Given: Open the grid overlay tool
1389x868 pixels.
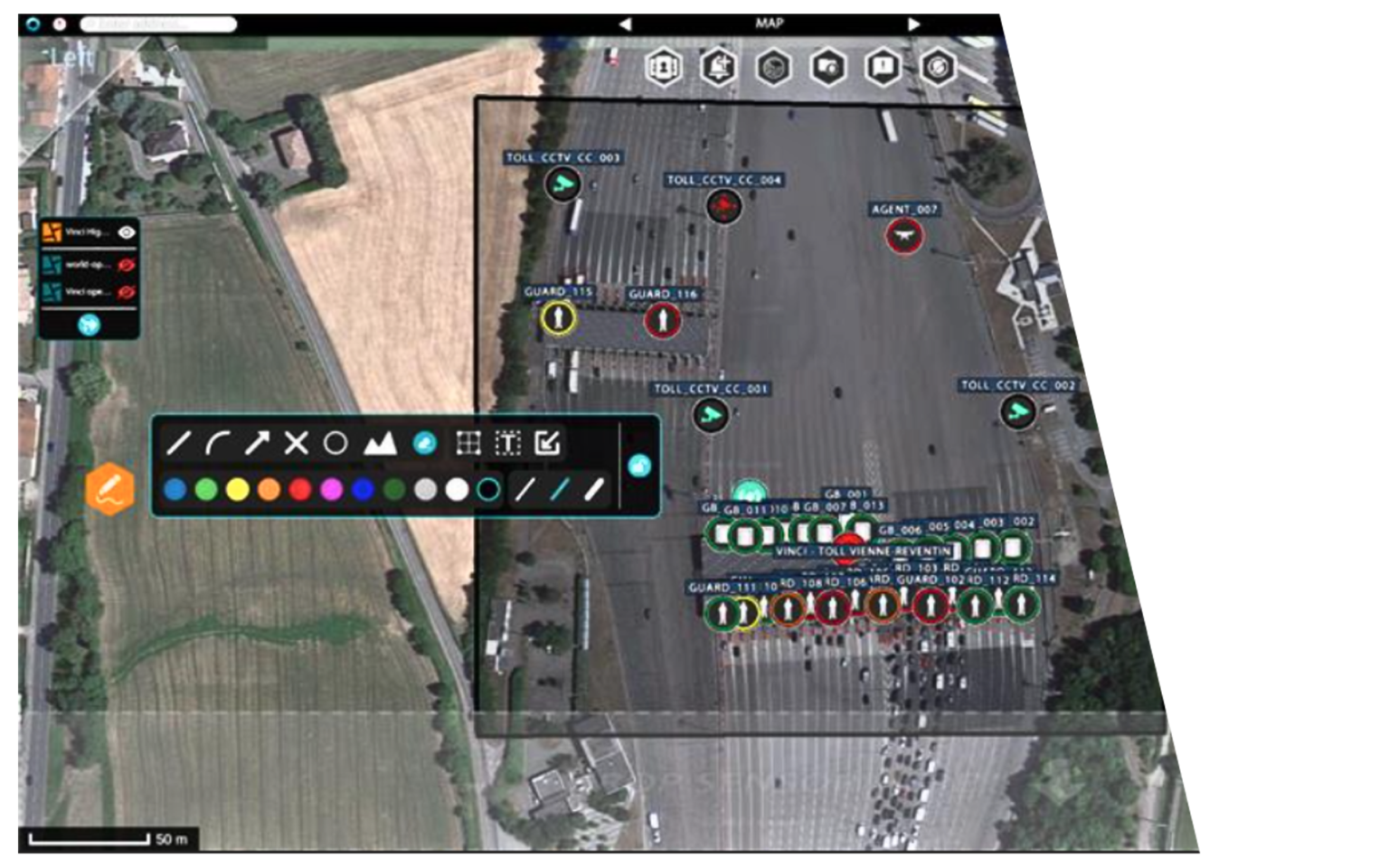Looking at the screenshot, I should (x=468, y=443).
